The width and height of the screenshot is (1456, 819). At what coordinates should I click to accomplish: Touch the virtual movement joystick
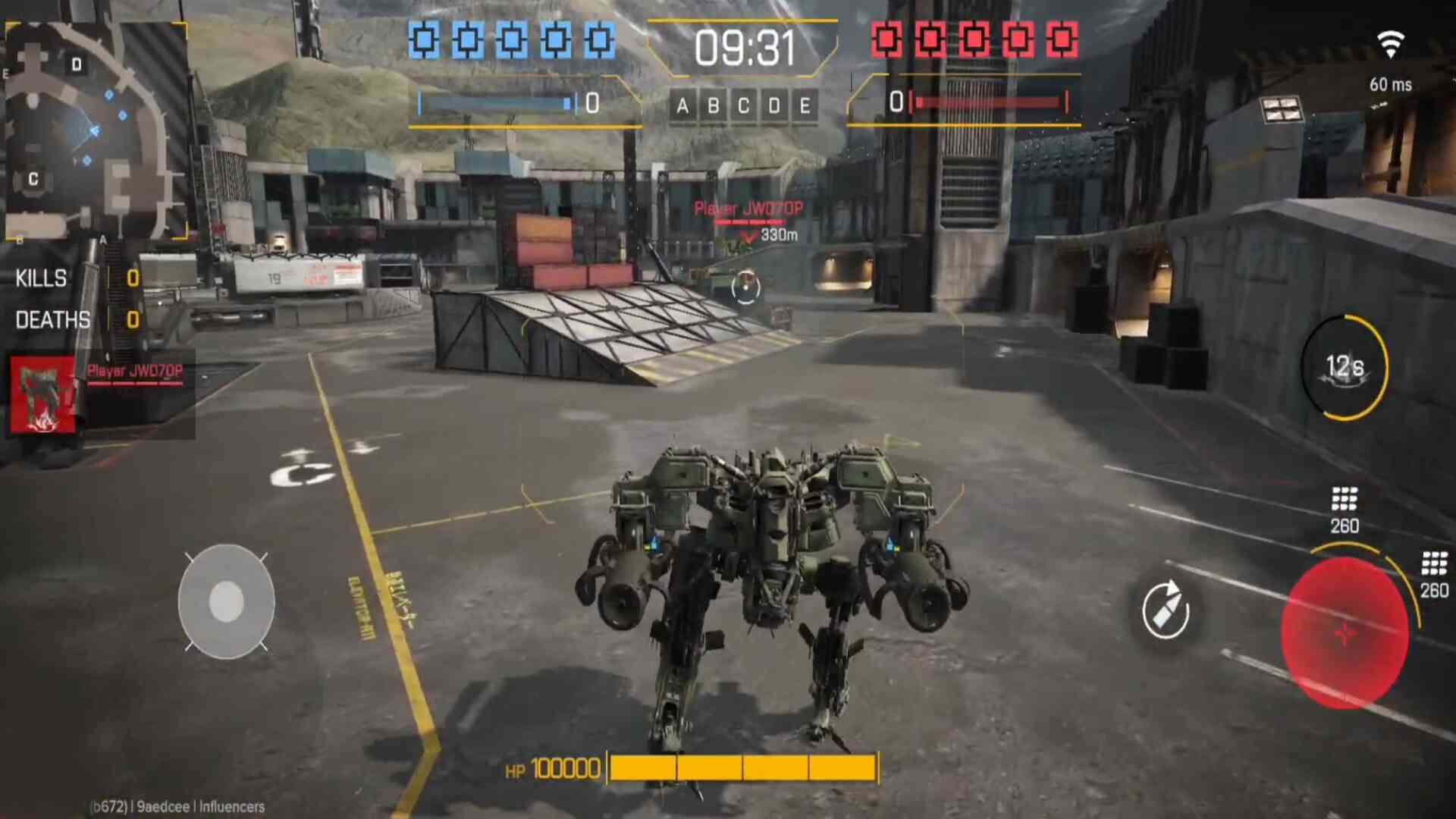[226, 601]
